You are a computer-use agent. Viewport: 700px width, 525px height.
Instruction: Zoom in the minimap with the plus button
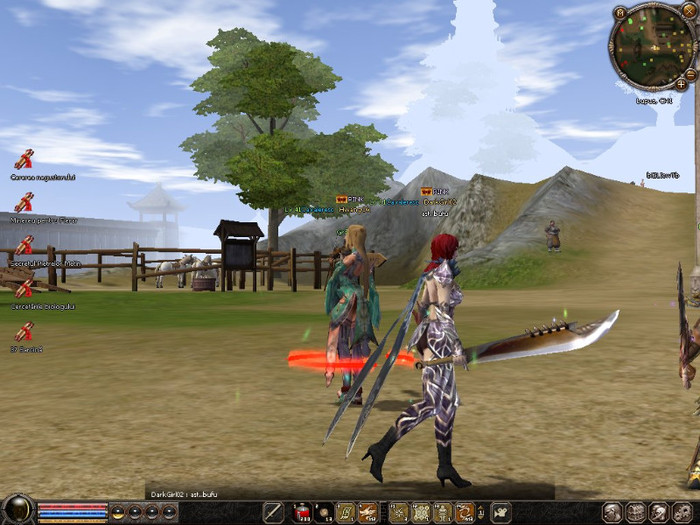click(x=681, y=84)
